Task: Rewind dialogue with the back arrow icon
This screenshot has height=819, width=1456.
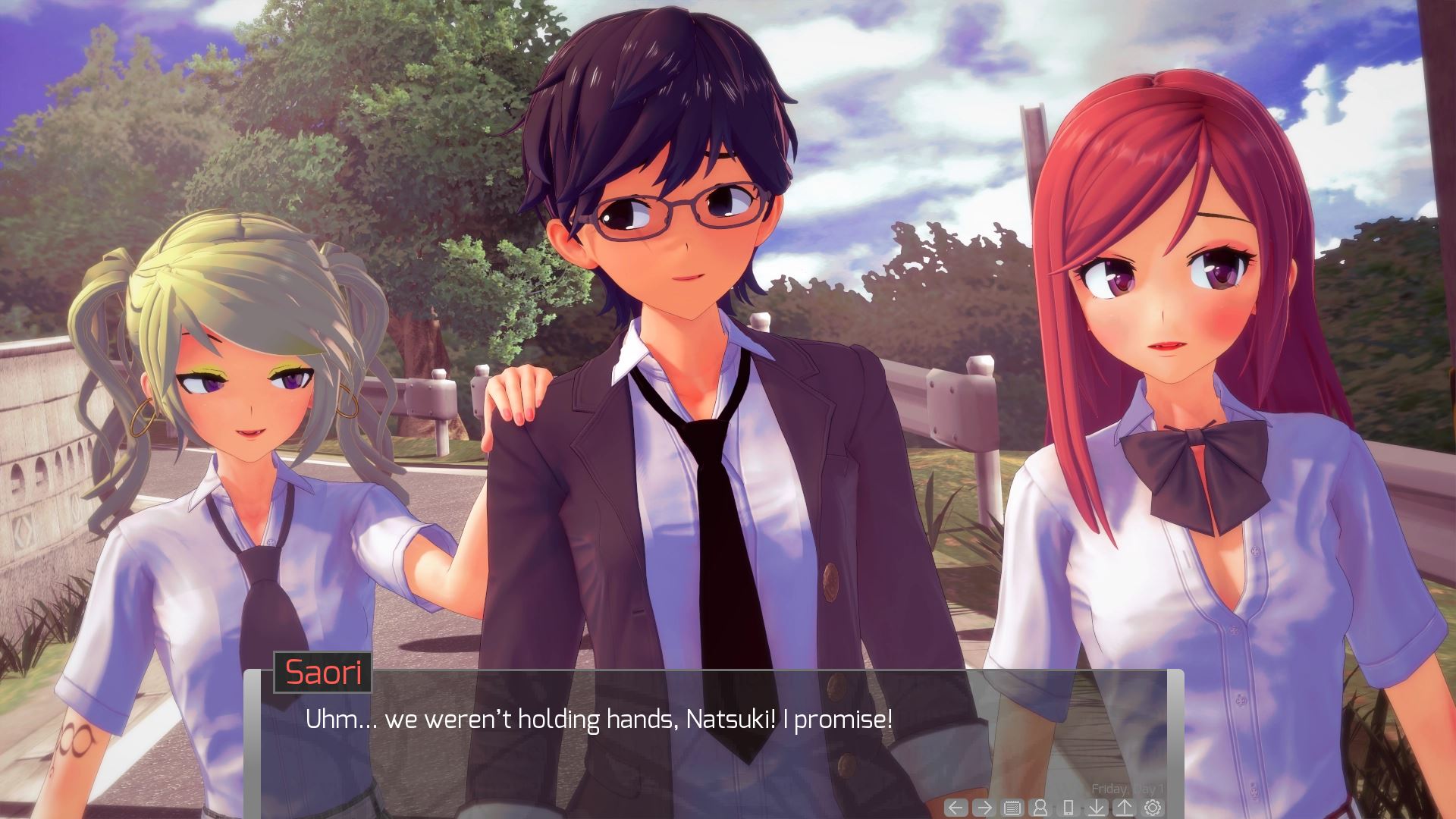Action: coord(955,807)
